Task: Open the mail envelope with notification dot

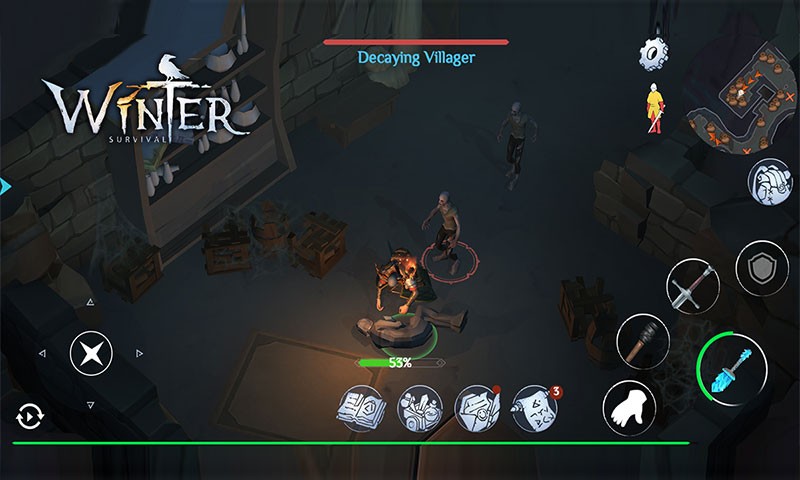Action: pyautogui.click(x=476, y=406)
